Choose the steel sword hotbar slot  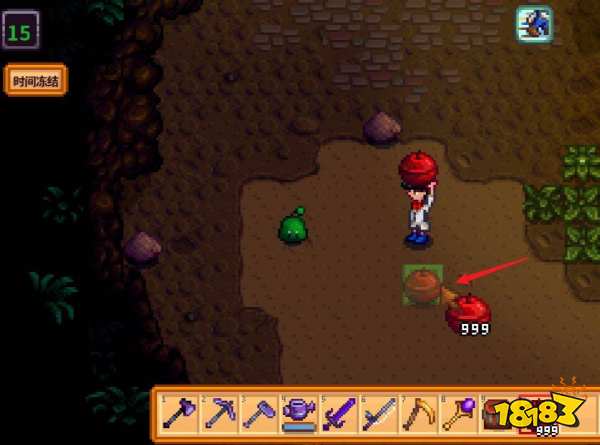tap(378, 411)
